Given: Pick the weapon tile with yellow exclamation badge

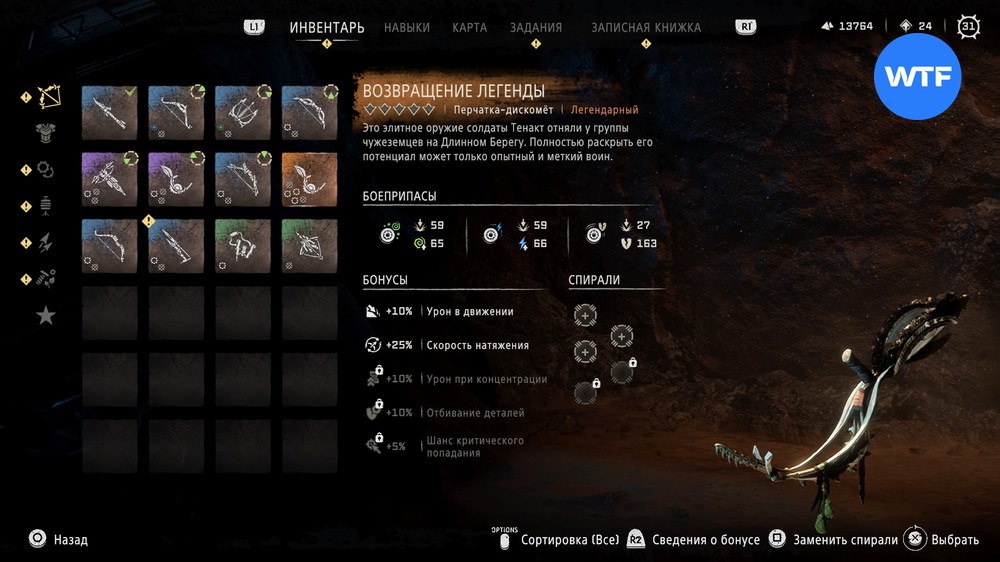Looking at the screenshot, I should tap(176, 245).
